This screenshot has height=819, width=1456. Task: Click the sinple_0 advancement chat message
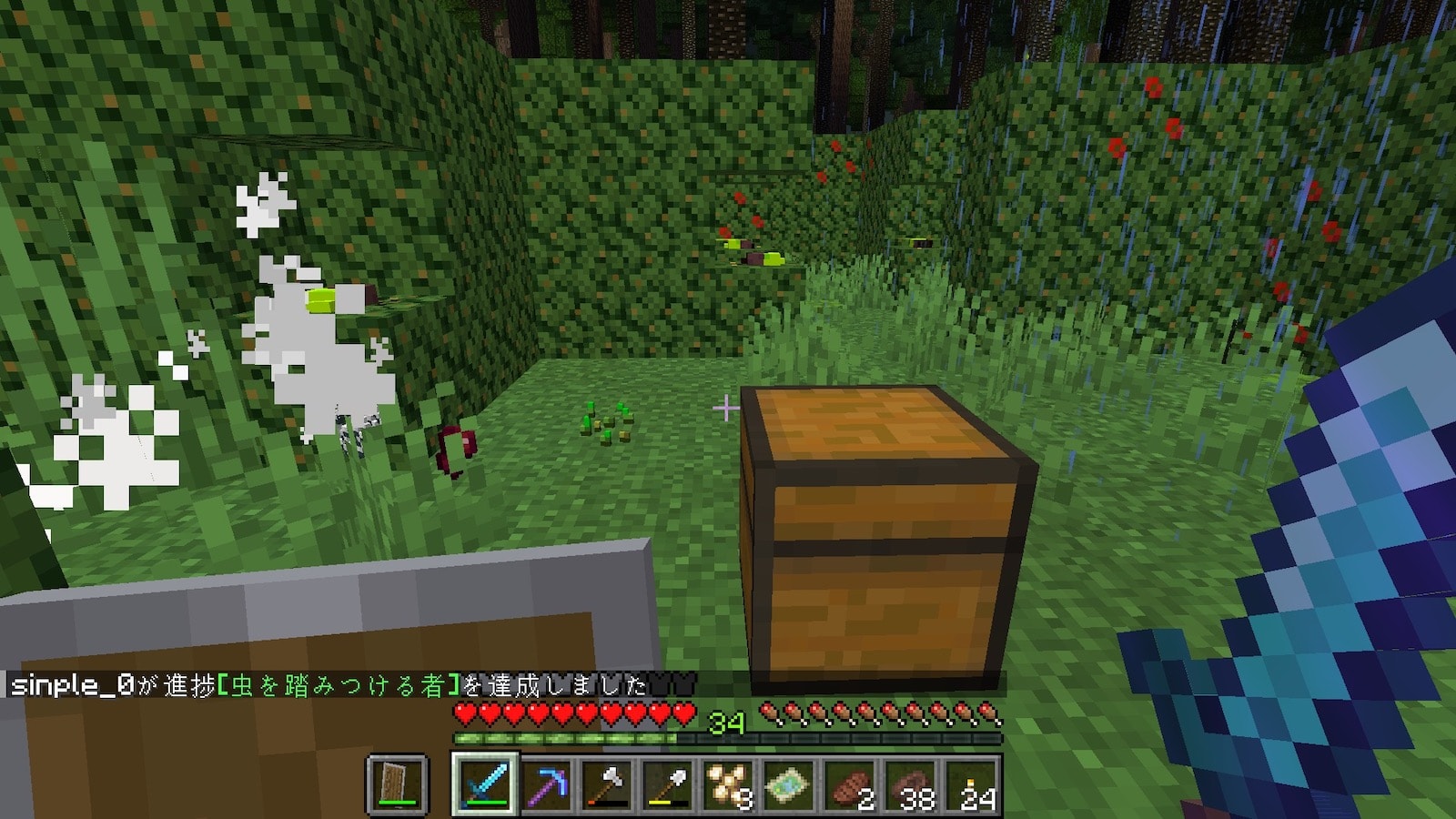tap(328, 684)
